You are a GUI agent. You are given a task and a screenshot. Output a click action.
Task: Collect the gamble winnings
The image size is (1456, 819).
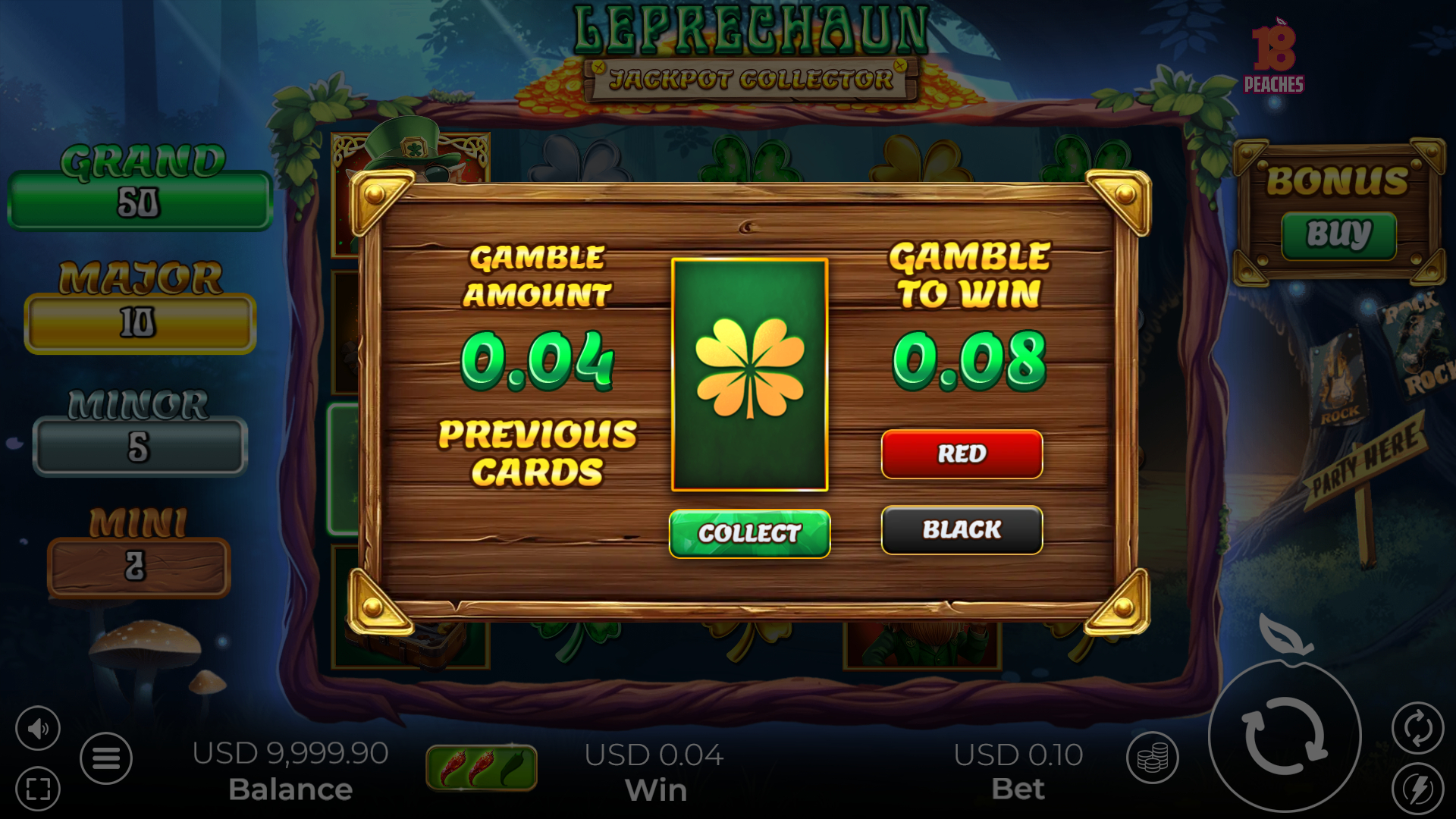click(x=749, y=533)
